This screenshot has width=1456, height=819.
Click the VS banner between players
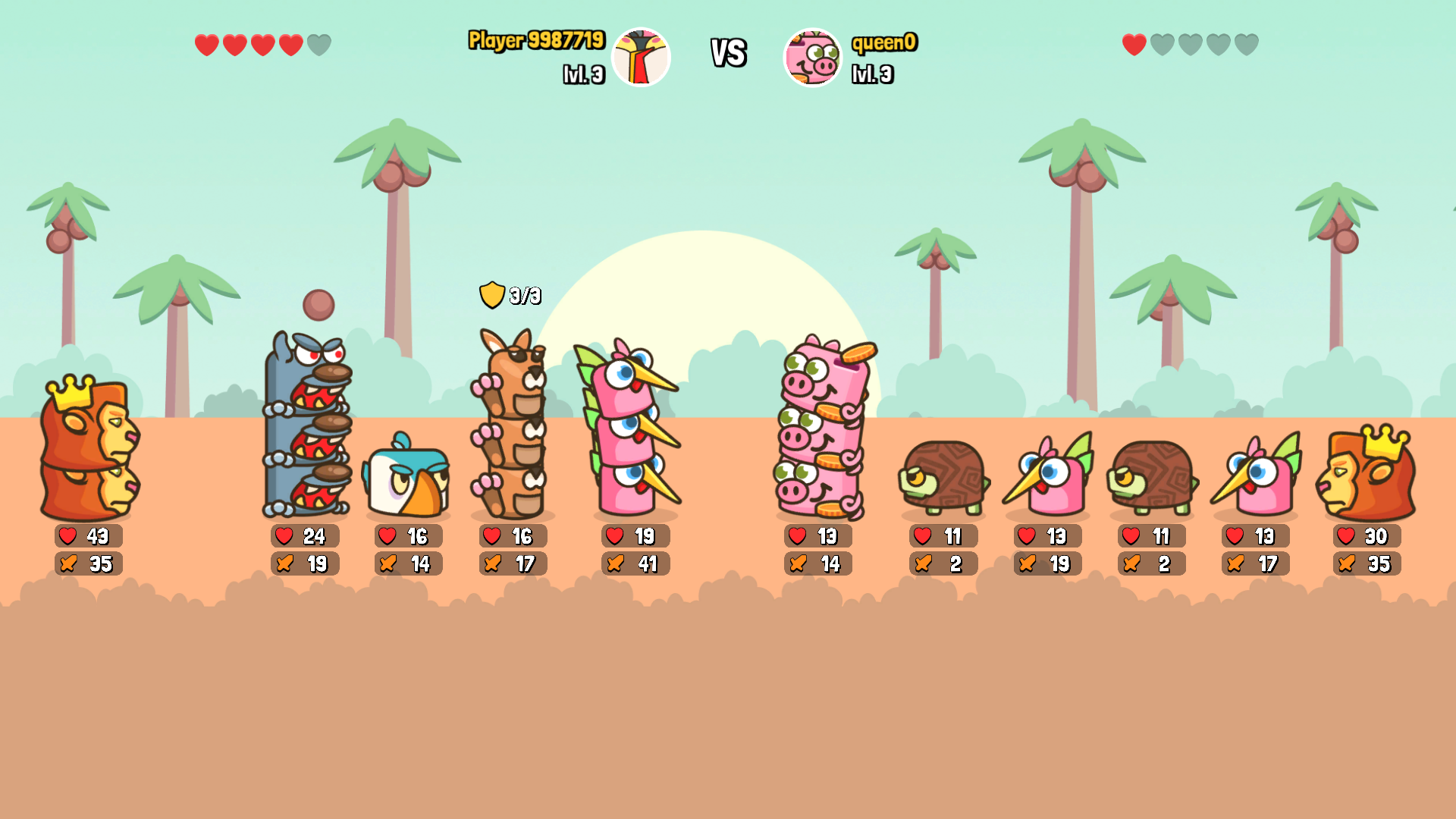(x=727, y=53)
